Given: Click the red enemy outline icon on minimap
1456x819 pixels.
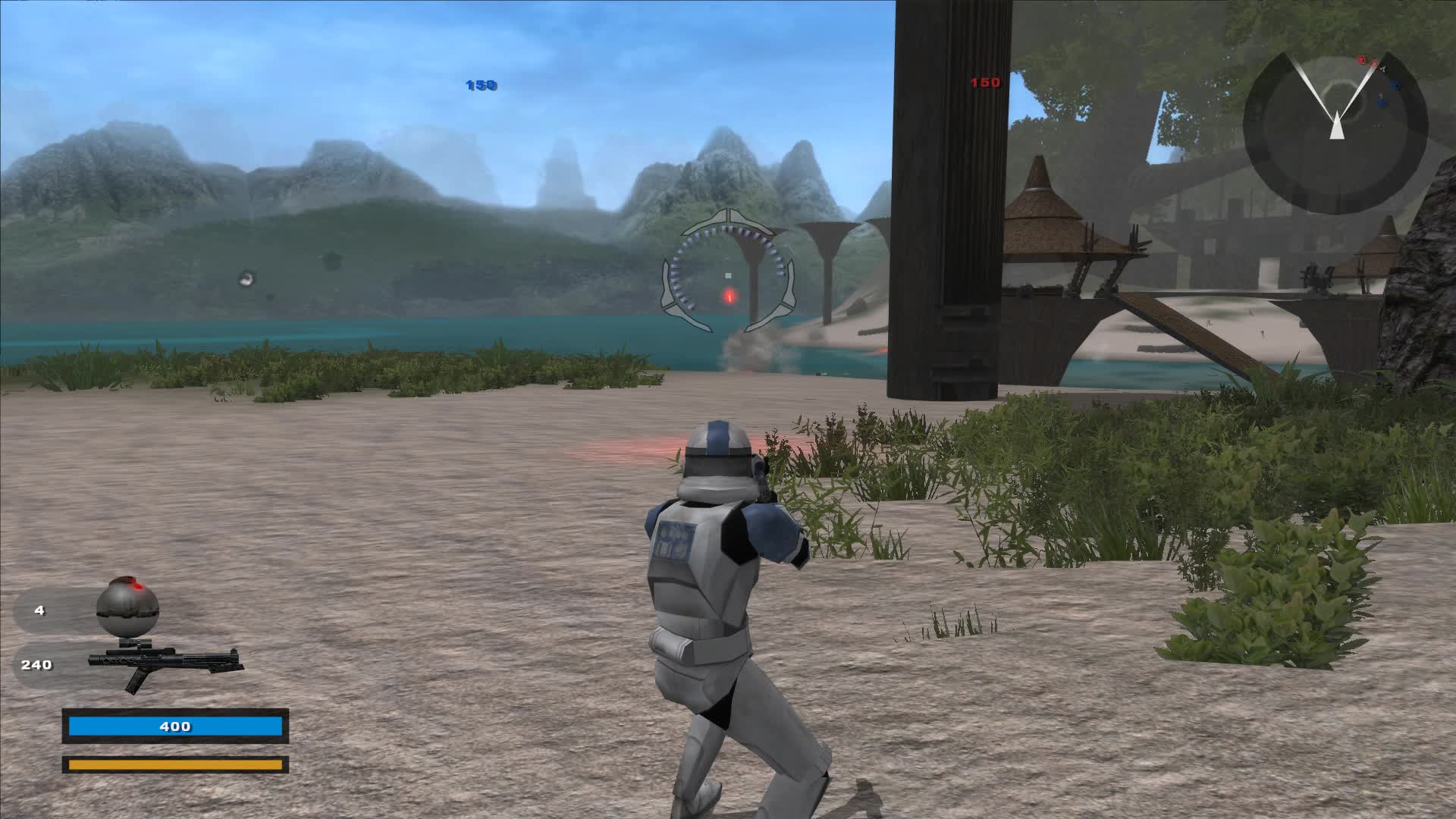Looking at the screenshot, I should pyautogui.click(x=1374, y=64).
